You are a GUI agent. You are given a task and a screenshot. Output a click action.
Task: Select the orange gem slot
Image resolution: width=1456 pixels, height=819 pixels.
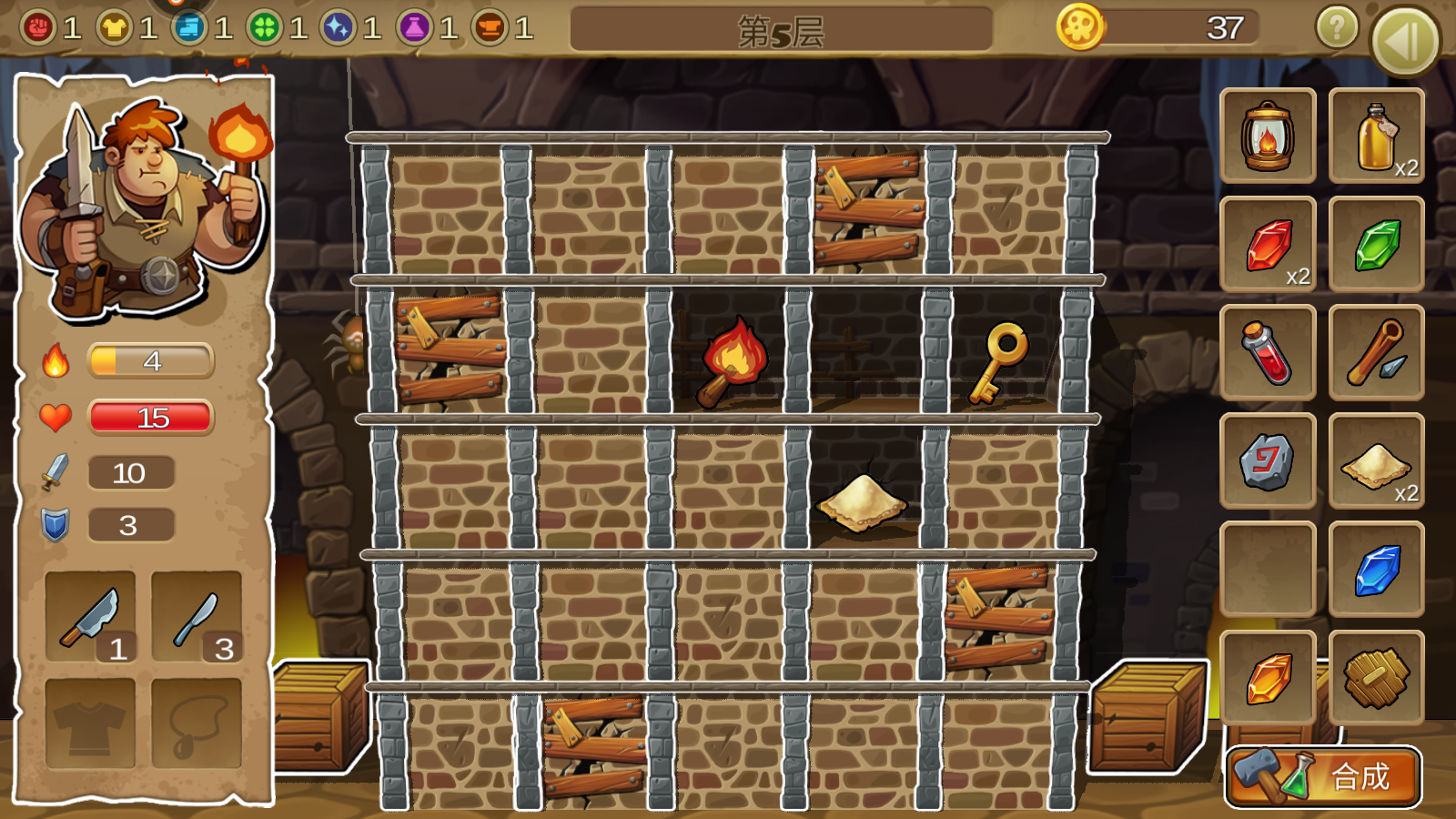[1268, 678]
